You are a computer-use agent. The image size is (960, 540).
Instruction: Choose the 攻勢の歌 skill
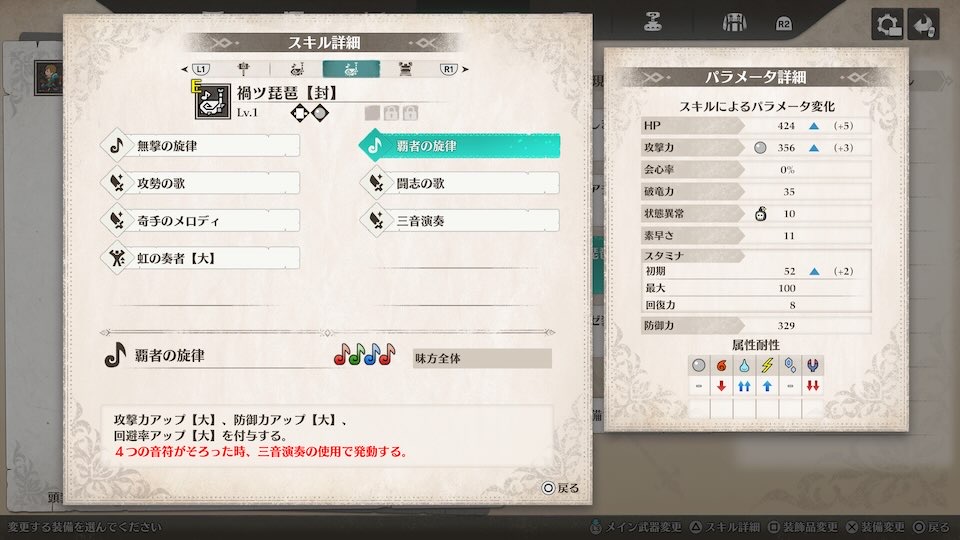click(x=203, y=183)
